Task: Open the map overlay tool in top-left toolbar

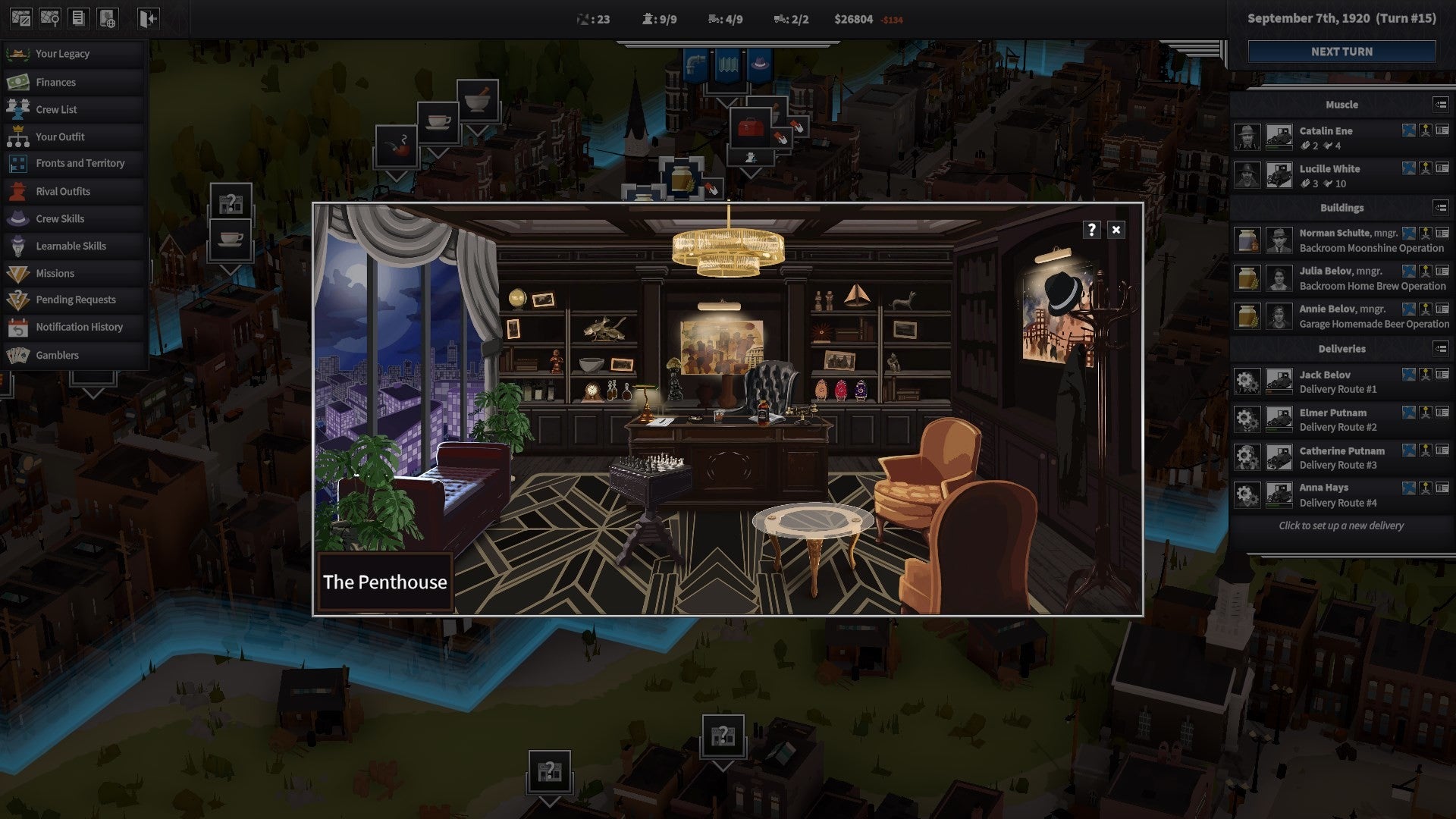Action: point(21,18)
